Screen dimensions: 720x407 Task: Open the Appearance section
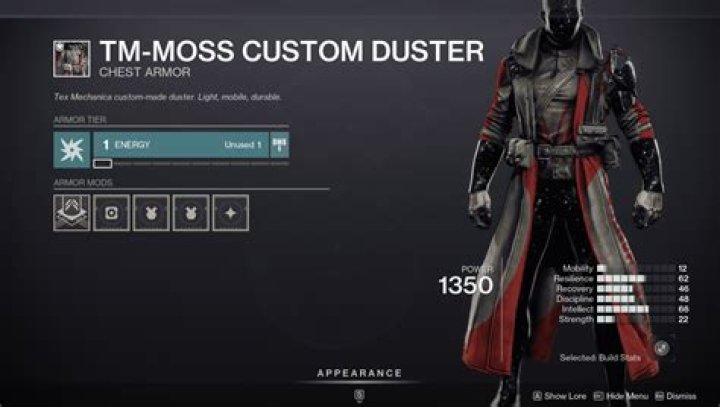(359, 373)
